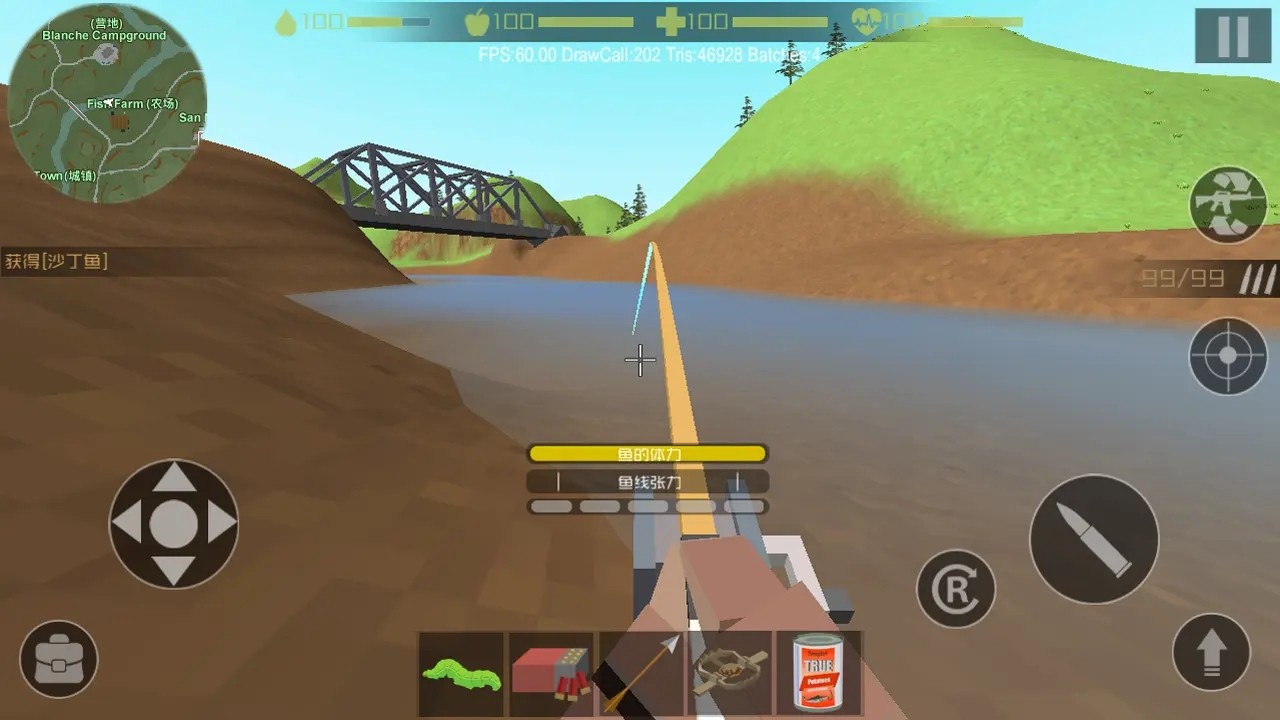Toggle aiming with the scope crosshair button
The height and width of the screenshot is (720, 1280).
(x=1228, y=356)
